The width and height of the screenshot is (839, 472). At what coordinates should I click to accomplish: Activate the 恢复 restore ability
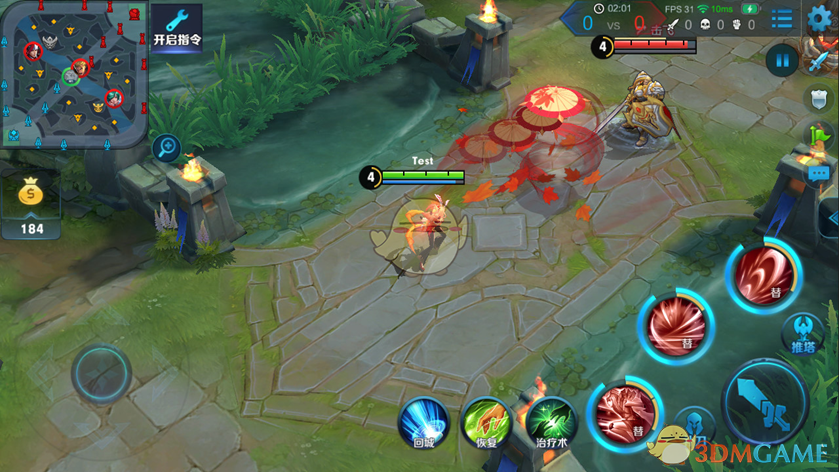coord(487,421)
